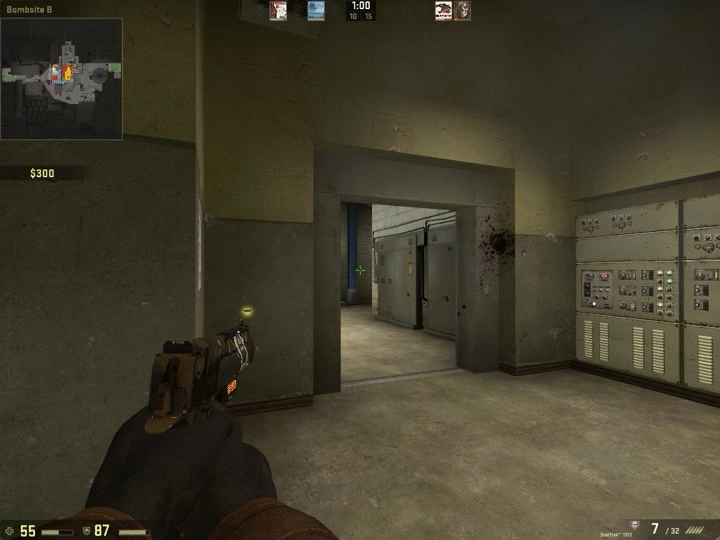The width and height of the screenshot is (720, 540).
Task: Select the light blue player avatar
Action: pos(316,11)
